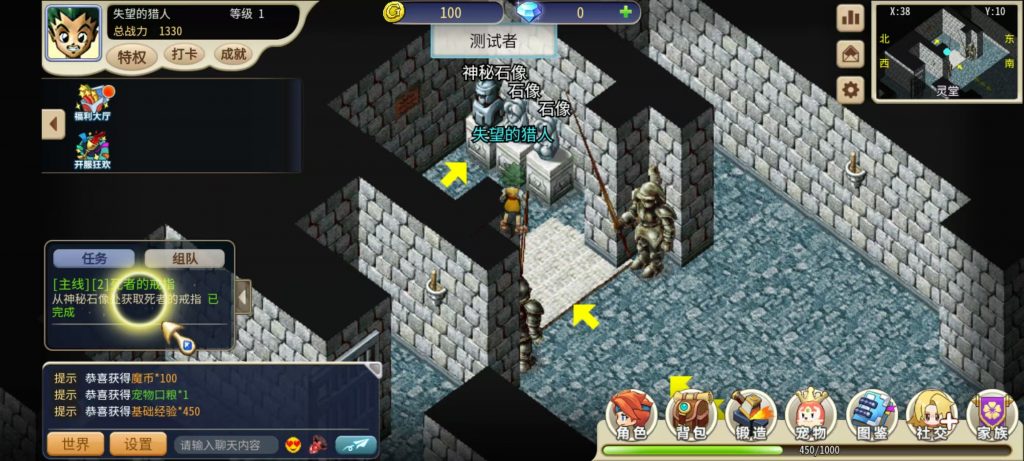Open the 宠物 pet menu
Screen dimensions: 1024x461
click(810, 416)
